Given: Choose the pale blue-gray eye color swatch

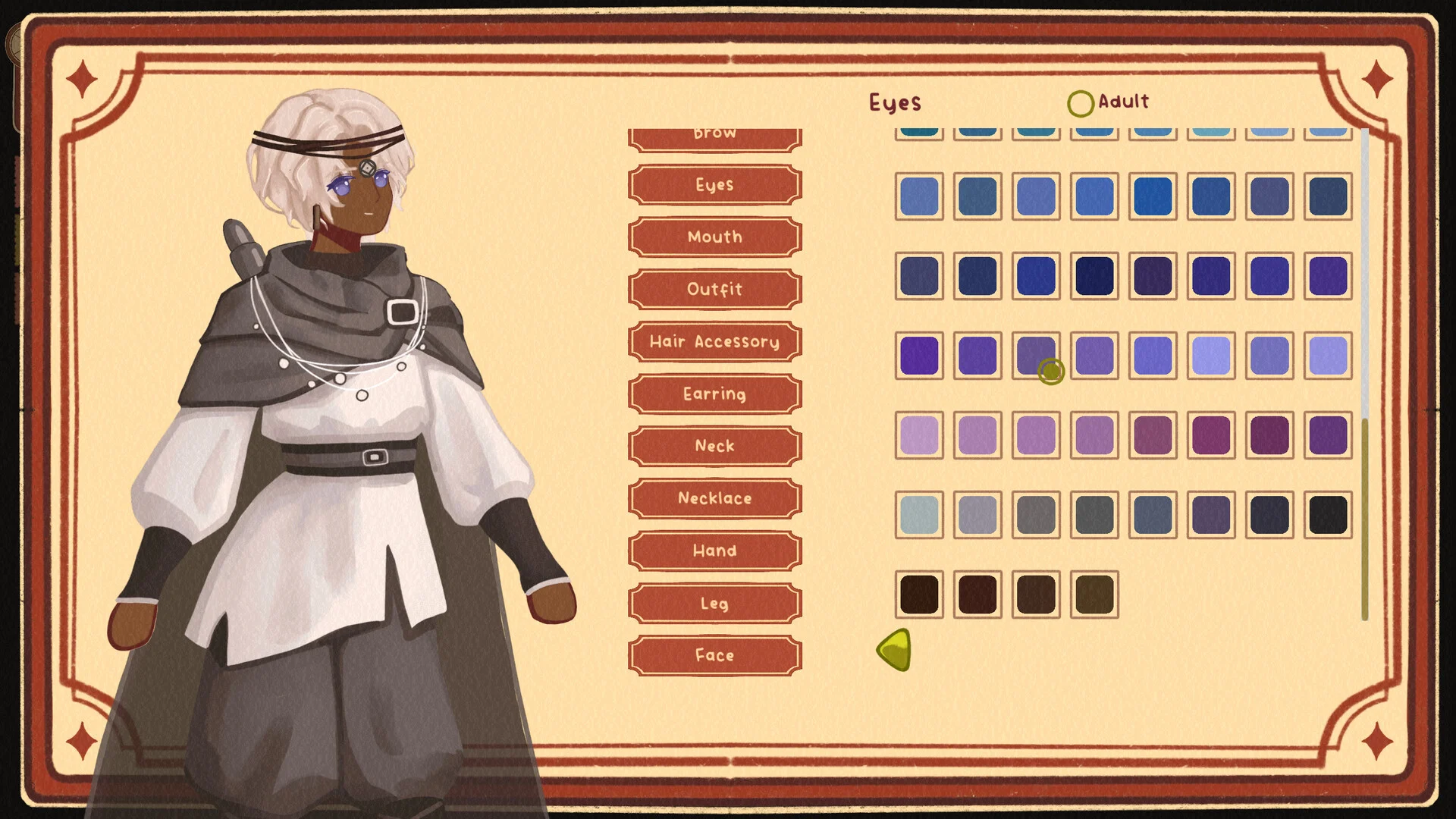Looking at the screenshot, I should tap(919, 515).
